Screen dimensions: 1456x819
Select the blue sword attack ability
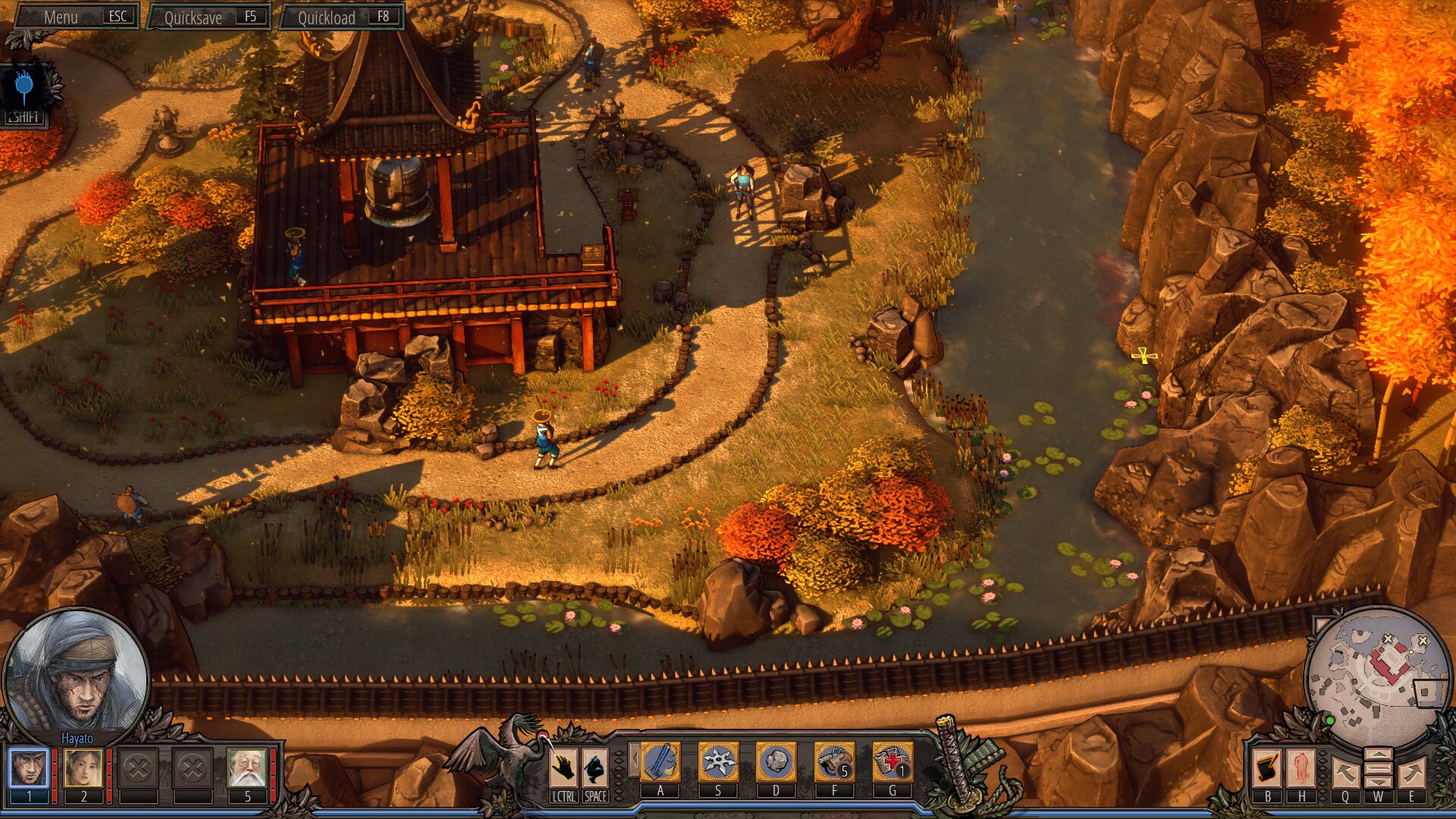tap(661, 762)
